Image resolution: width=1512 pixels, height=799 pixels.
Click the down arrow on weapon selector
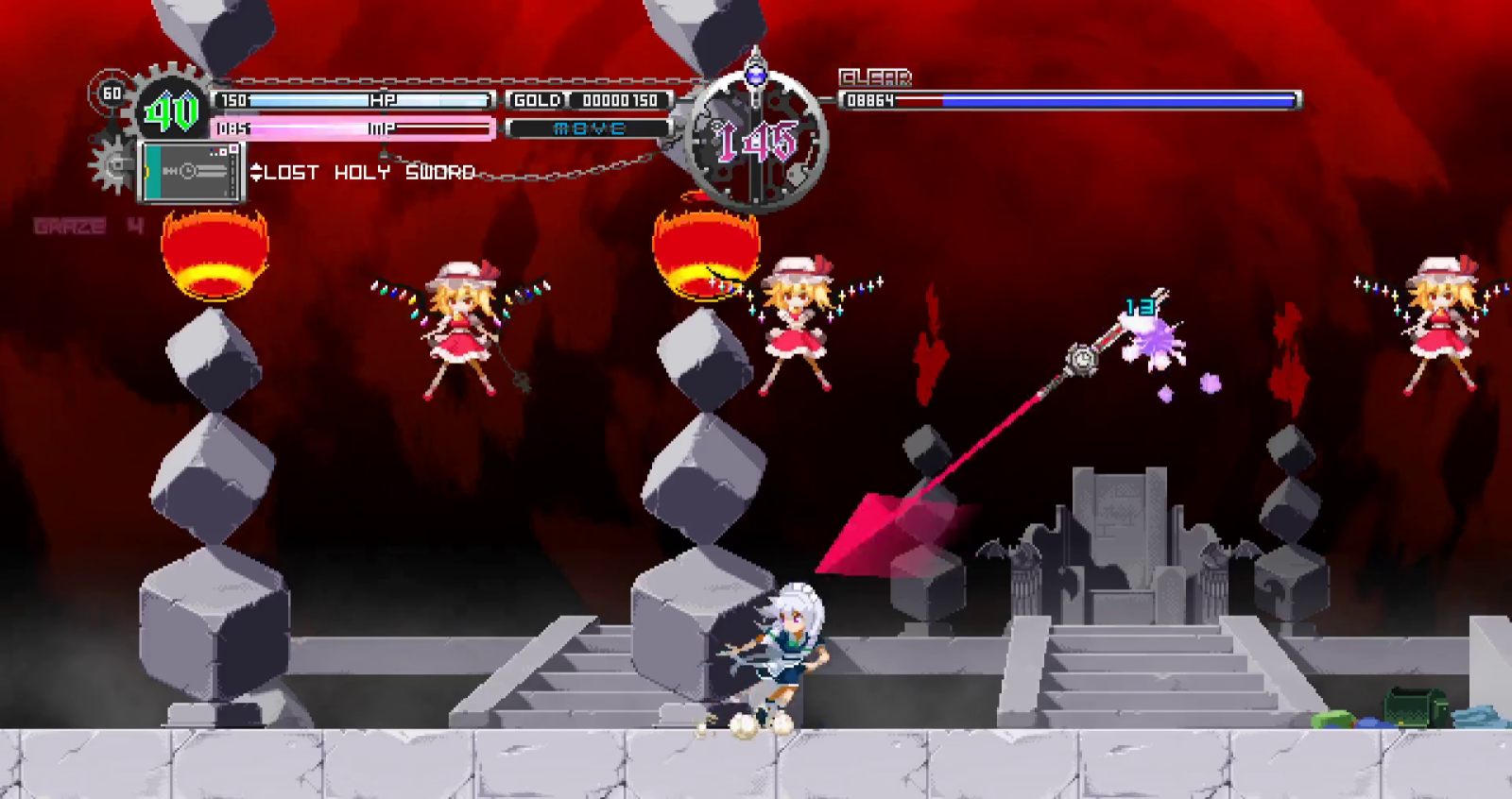[x=255, y=176]
